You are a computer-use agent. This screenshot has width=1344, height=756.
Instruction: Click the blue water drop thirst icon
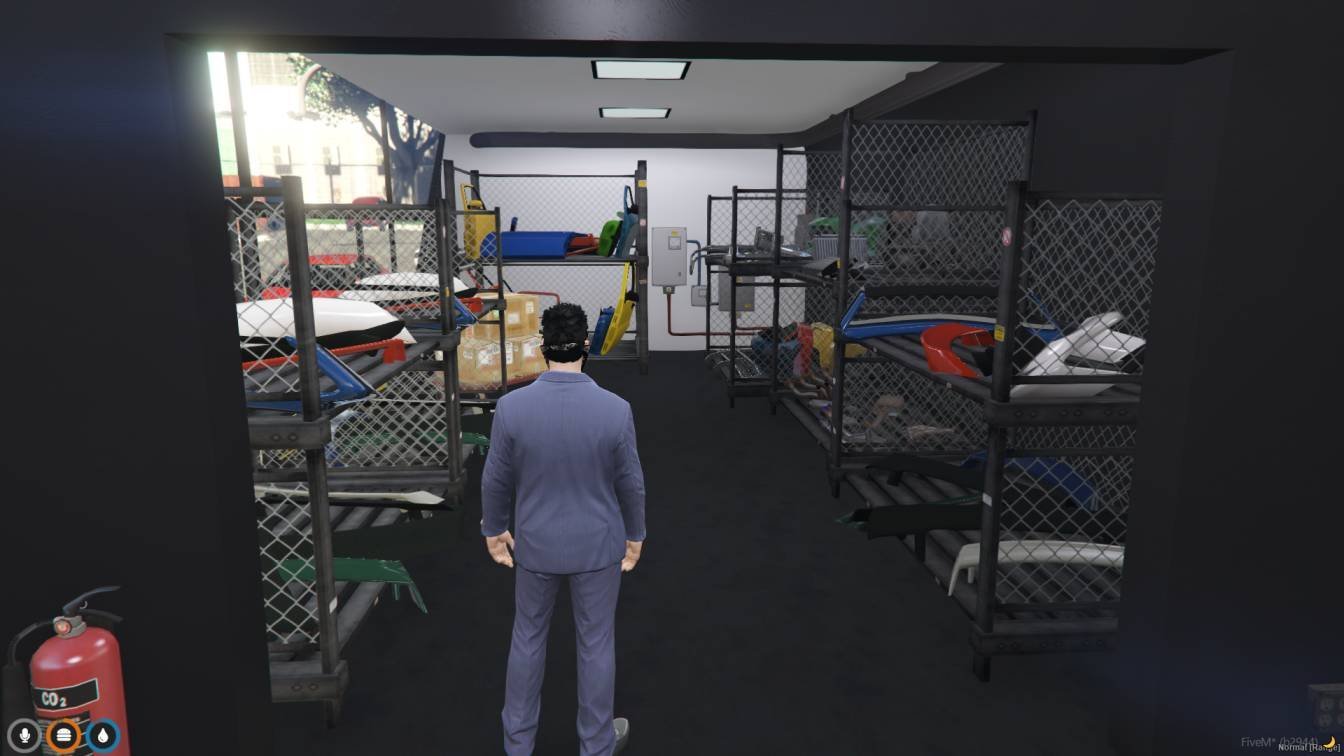[104, 734]
